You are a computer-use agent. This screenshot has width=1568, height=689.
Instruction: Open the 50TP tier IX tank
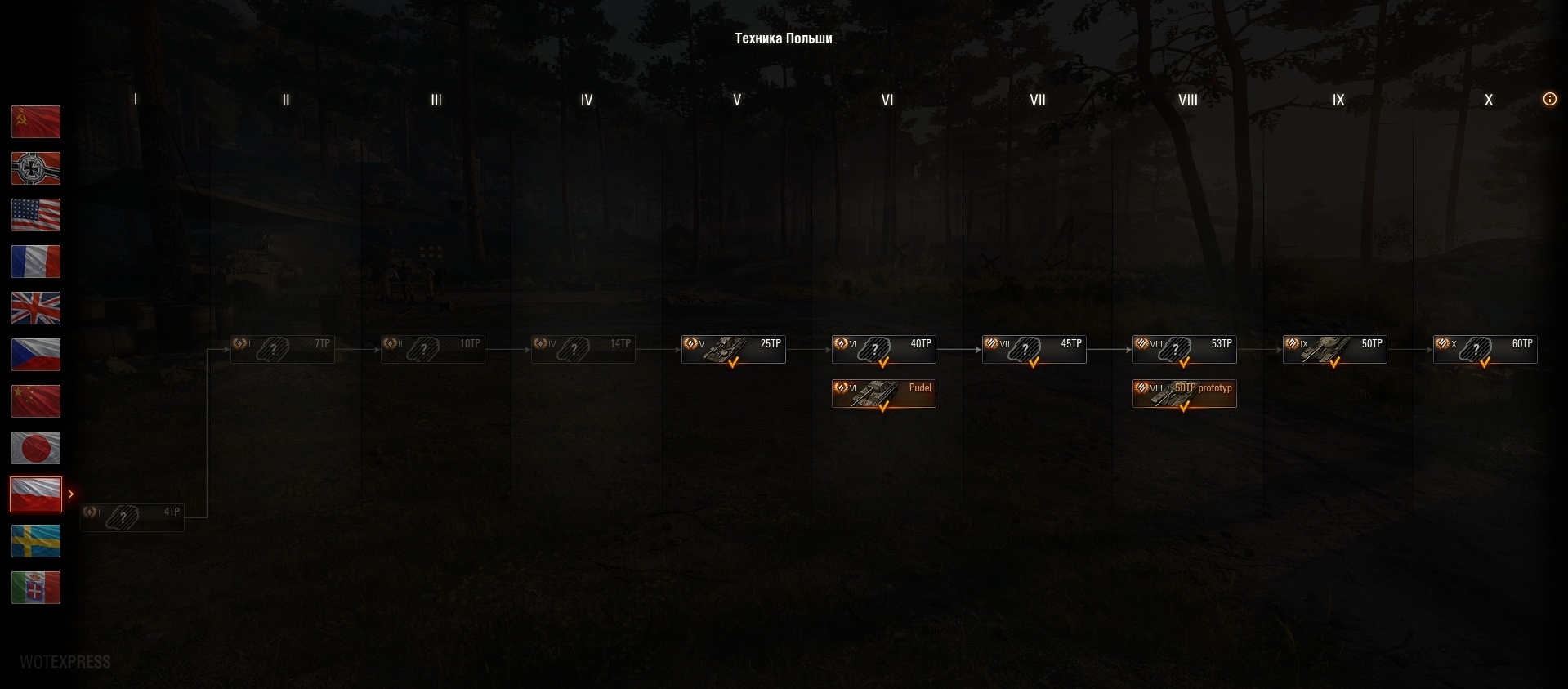pyautogui.click(x=1335, y=349)
